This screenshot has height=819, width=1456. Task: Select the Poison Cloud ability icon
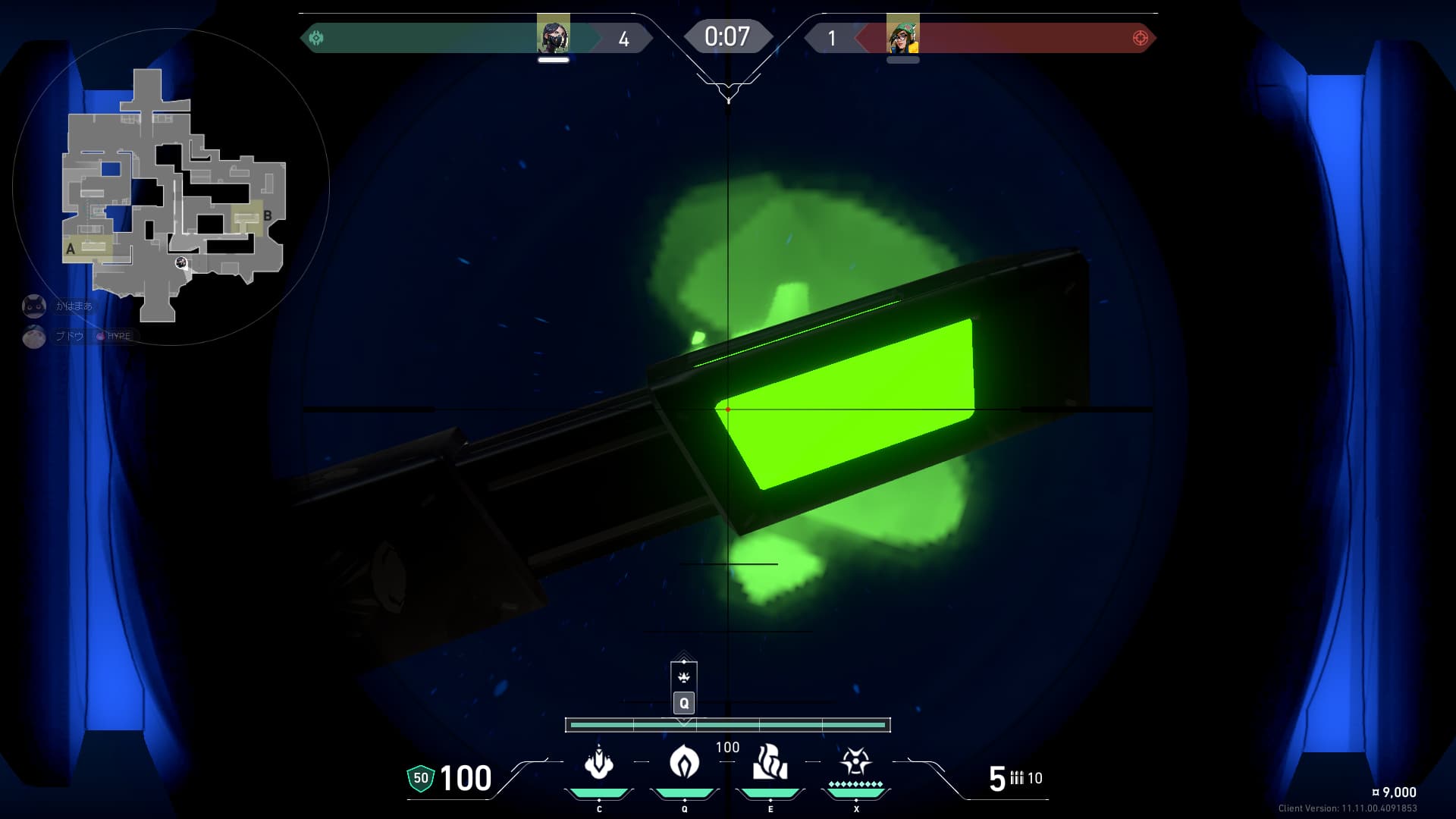(684, 761)
